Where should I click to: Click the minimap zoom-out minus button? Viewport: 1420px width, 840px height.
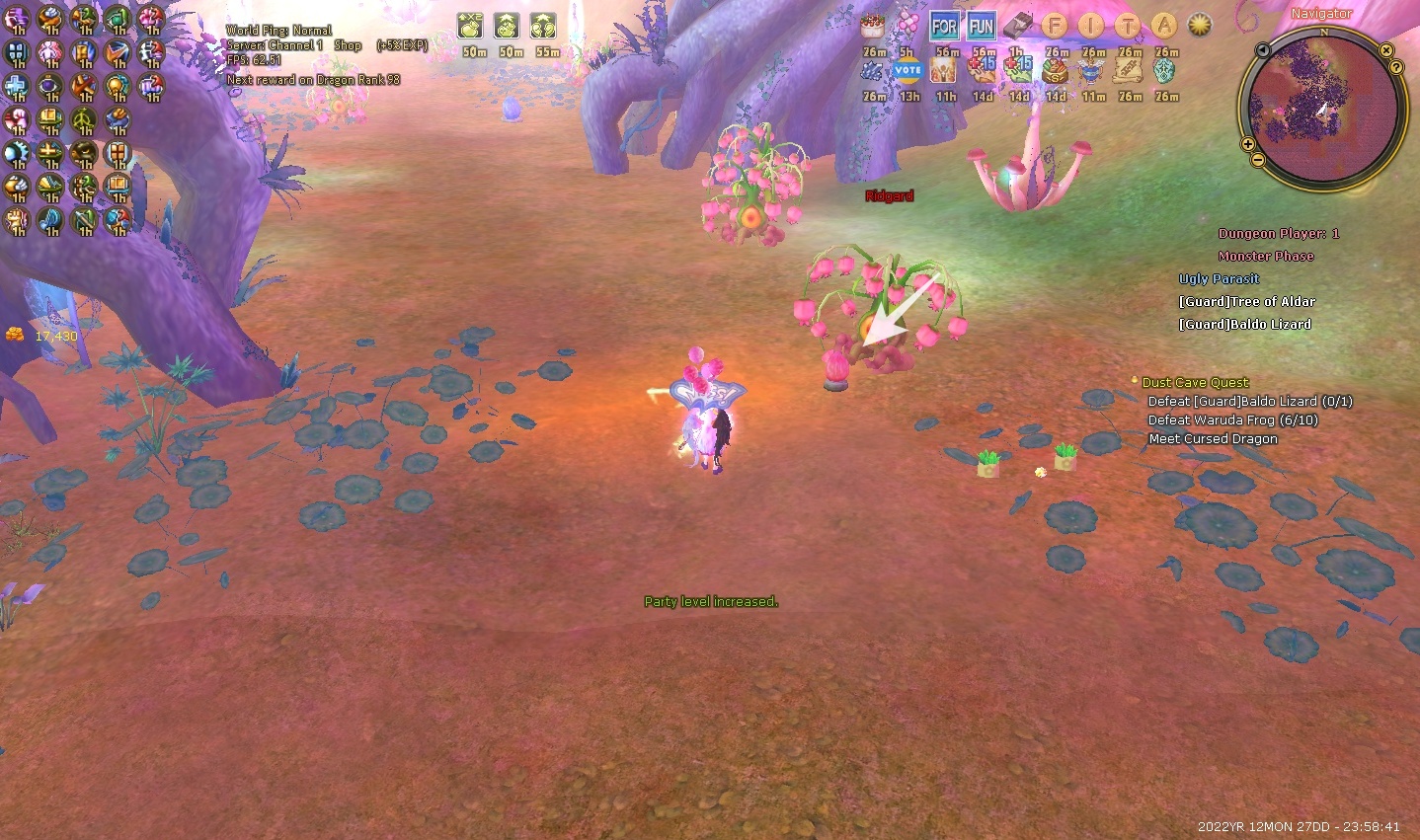[x=1258, y=160]
